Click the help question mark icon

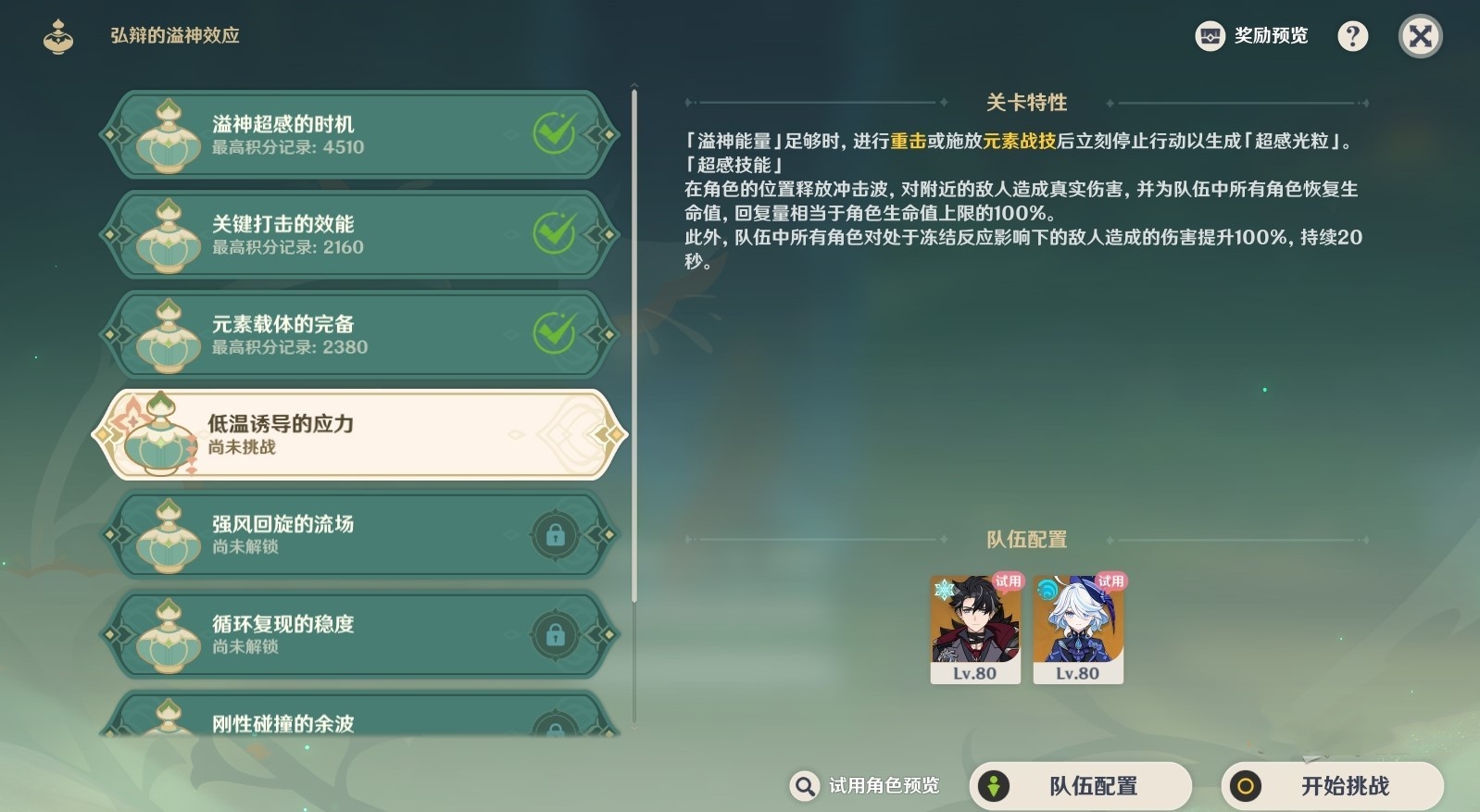(x=1352, y=35)
